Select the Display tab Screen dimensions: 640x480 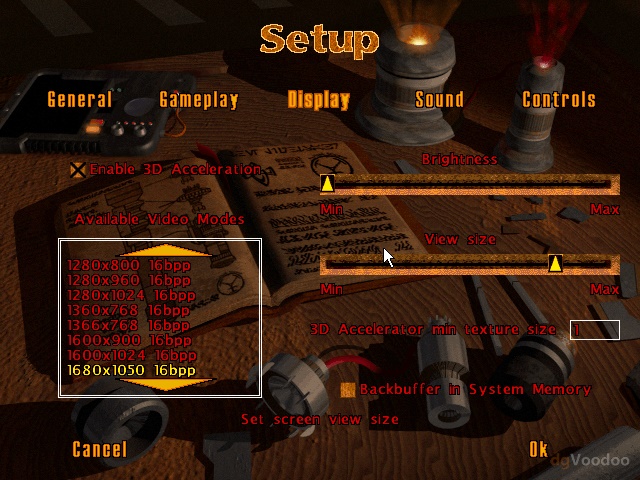click(319, 100)
